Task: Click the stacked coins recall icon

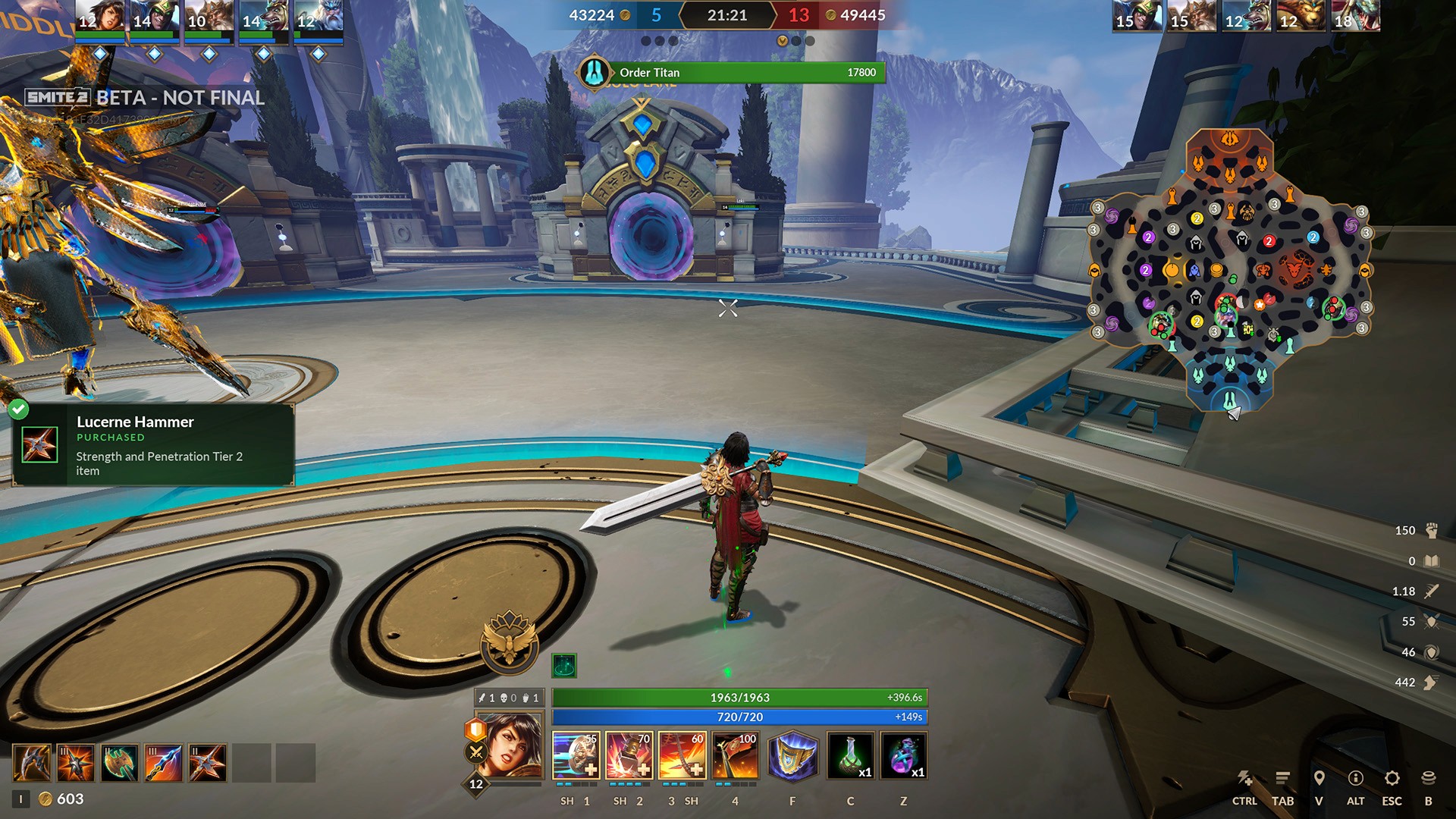Action: 1428,779
